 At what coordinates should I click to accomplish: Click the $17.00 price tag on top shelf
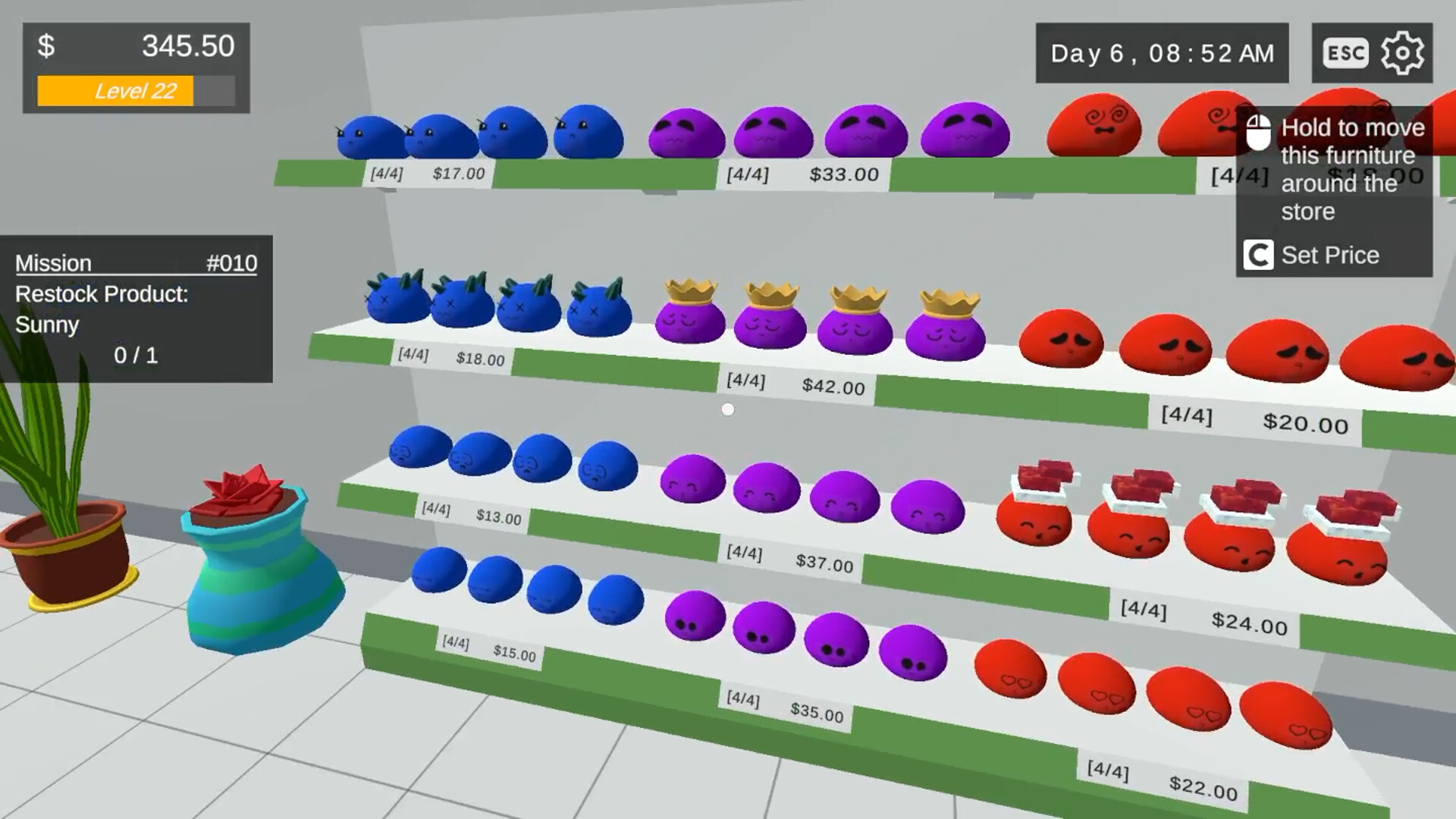point(458,173)
